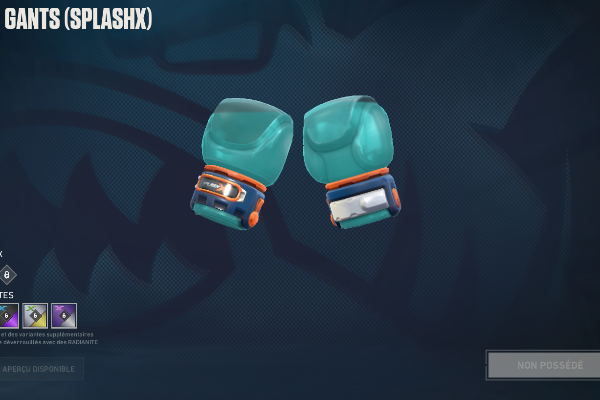Screen dimensions: 600x400
Task: Select the locked blue and purple variant
Action: (8, 316)
